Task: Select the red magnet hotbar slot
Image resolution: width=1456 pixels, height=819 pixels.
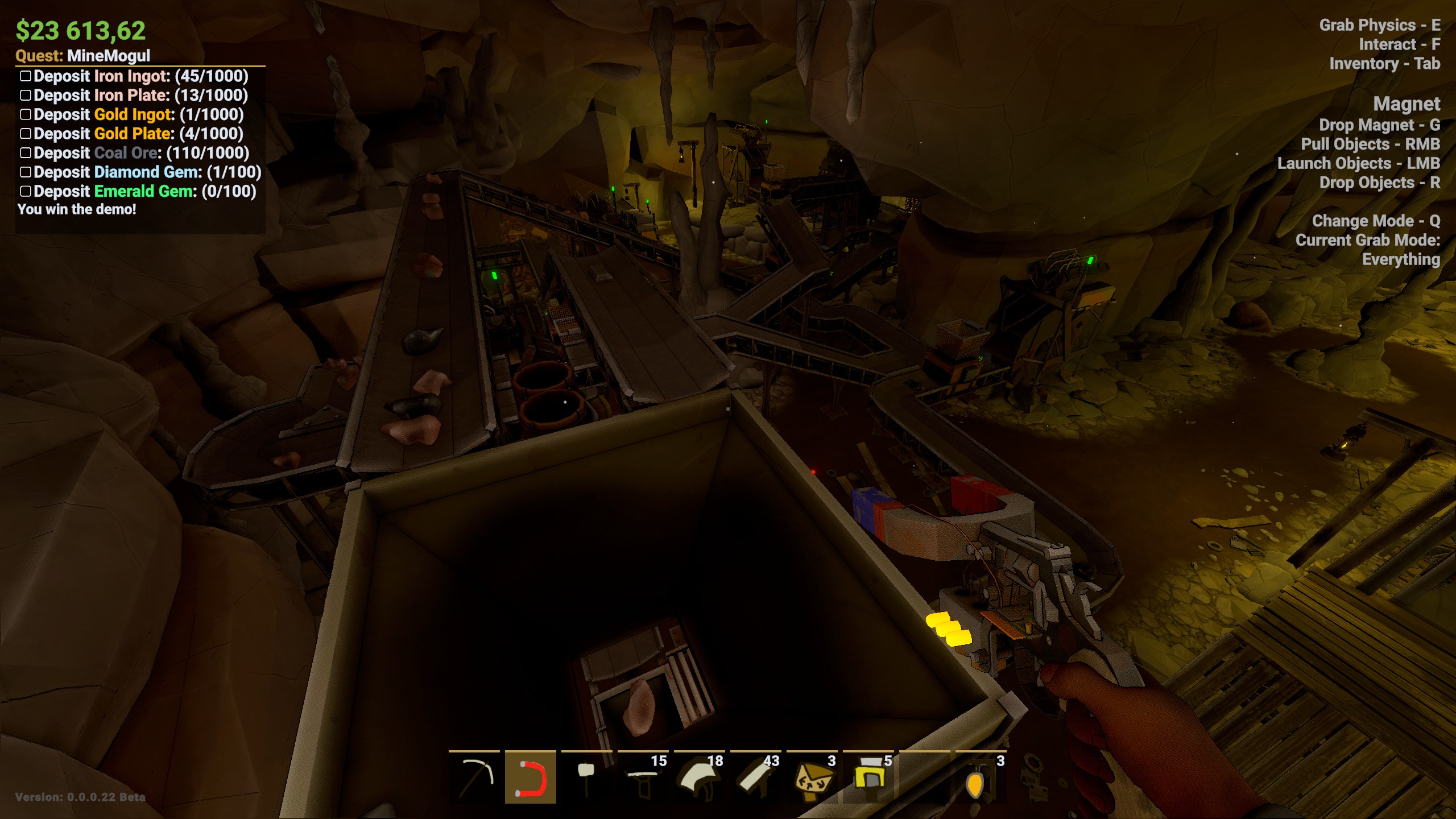Action: point(531,777)
